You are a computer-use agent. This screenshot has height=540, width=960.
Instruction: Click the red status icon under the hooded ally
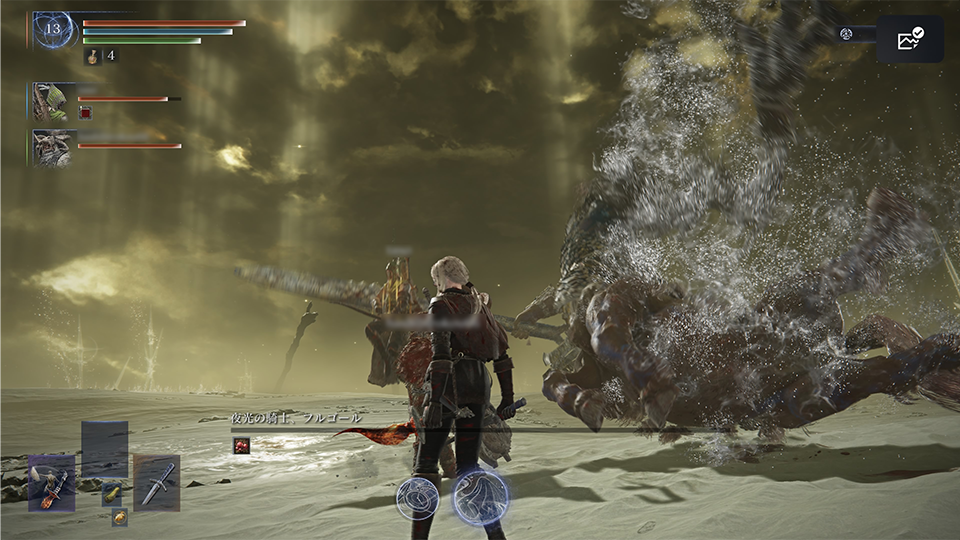click(85, 113)
